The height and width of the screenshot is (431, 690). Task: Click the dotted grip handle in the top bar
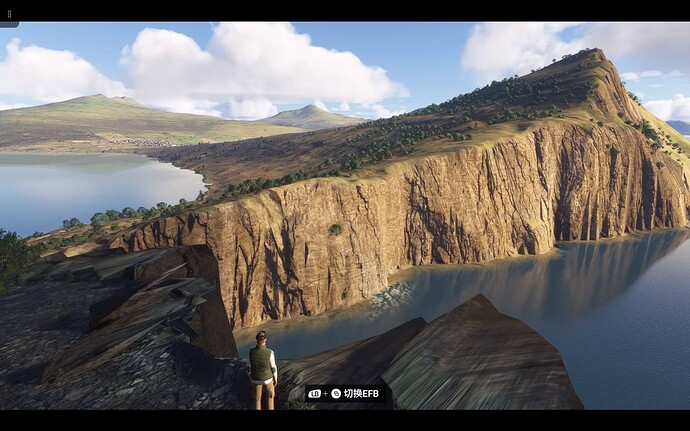point(9,15)
